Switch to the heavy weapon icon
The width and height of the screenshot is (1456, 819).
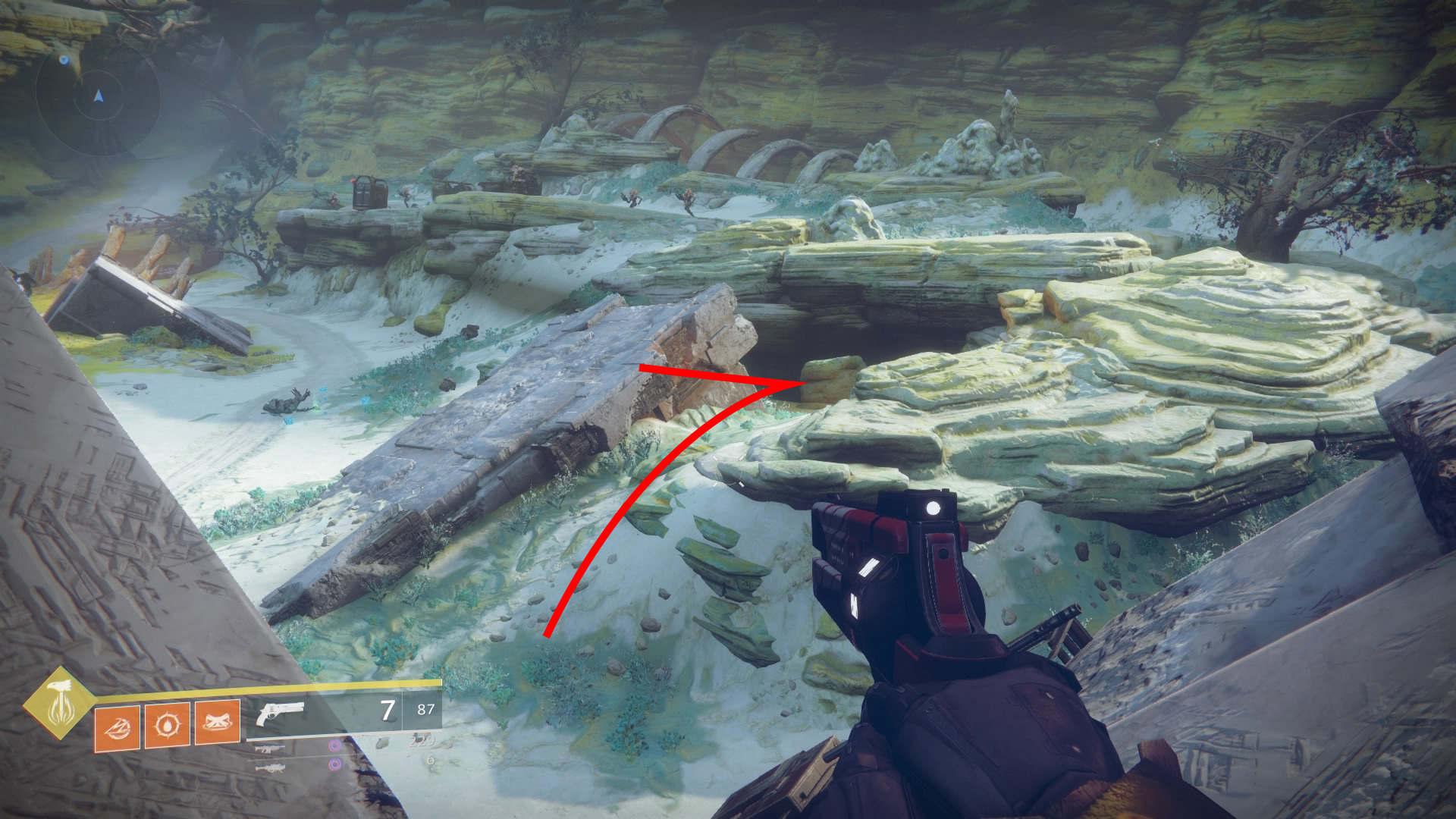tap(269, 767)
